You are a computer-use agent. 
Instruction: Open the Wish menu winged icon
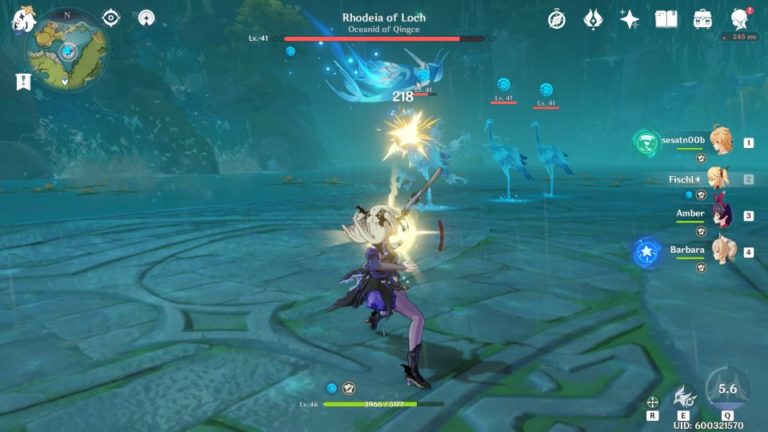tap(593, 19)
